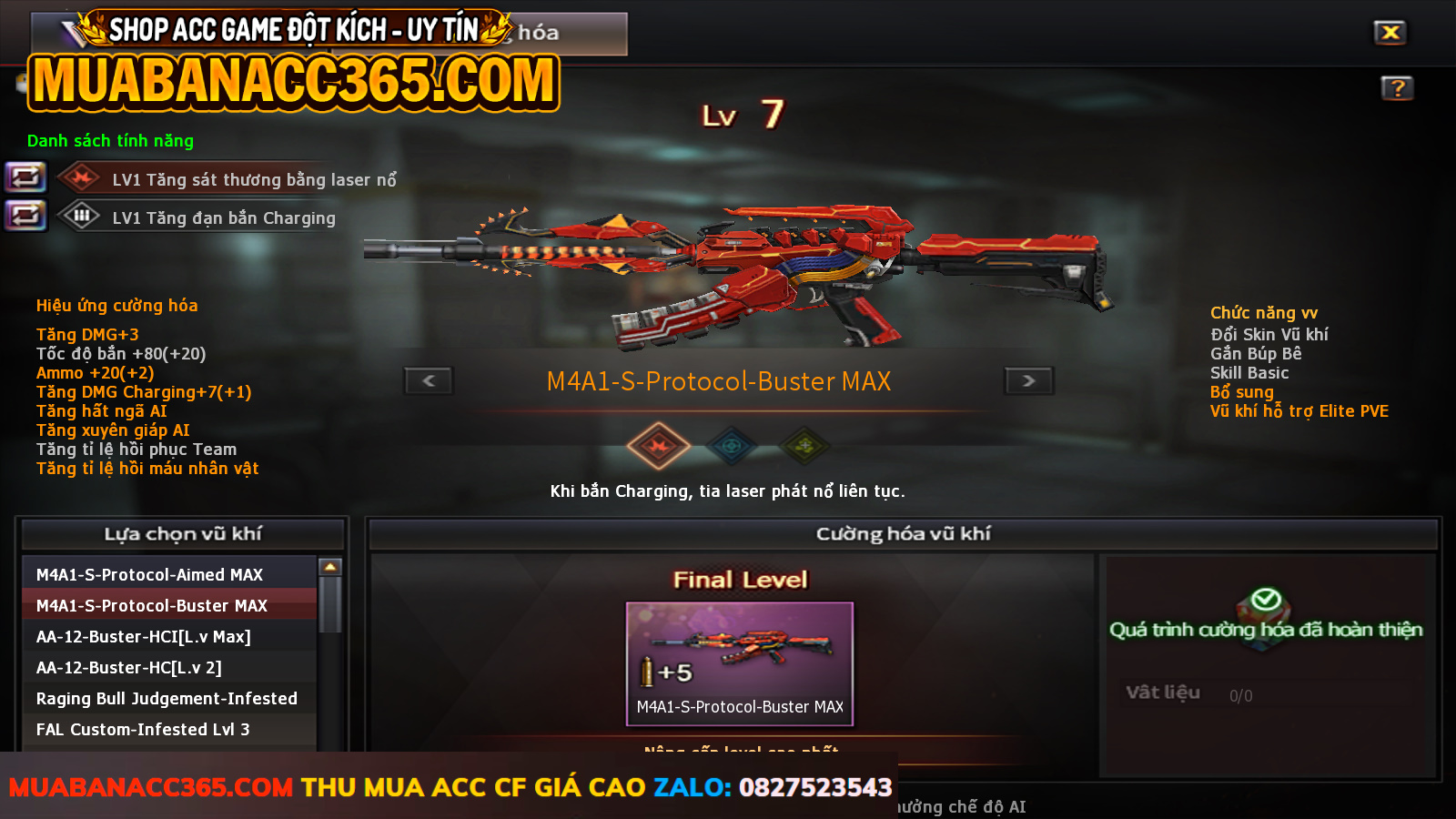The image size is (1456, 819).
Task: Show the next weapon with right arrow
Action: point(1028,380)
